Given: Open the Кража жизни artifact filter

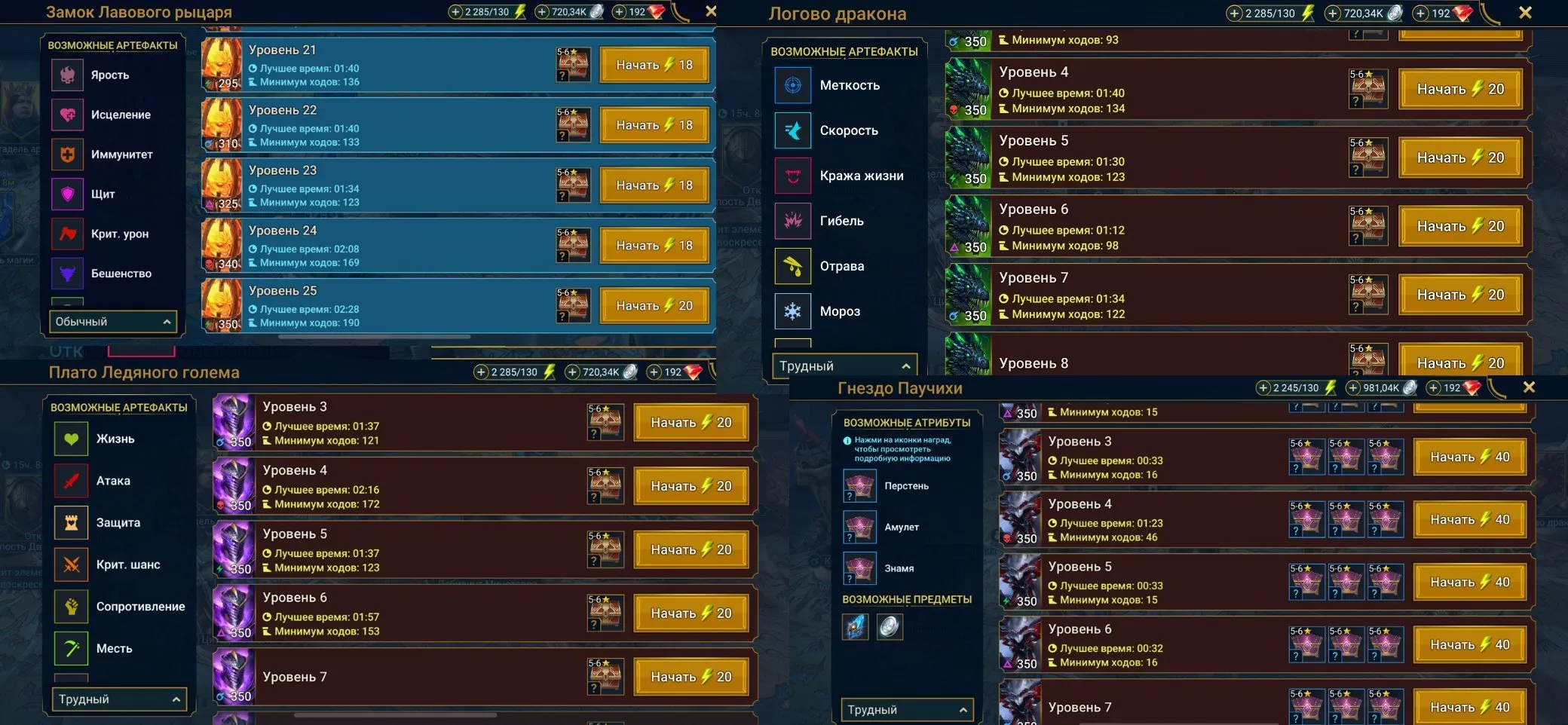Looking at the screenshot, I should point(793,175).
